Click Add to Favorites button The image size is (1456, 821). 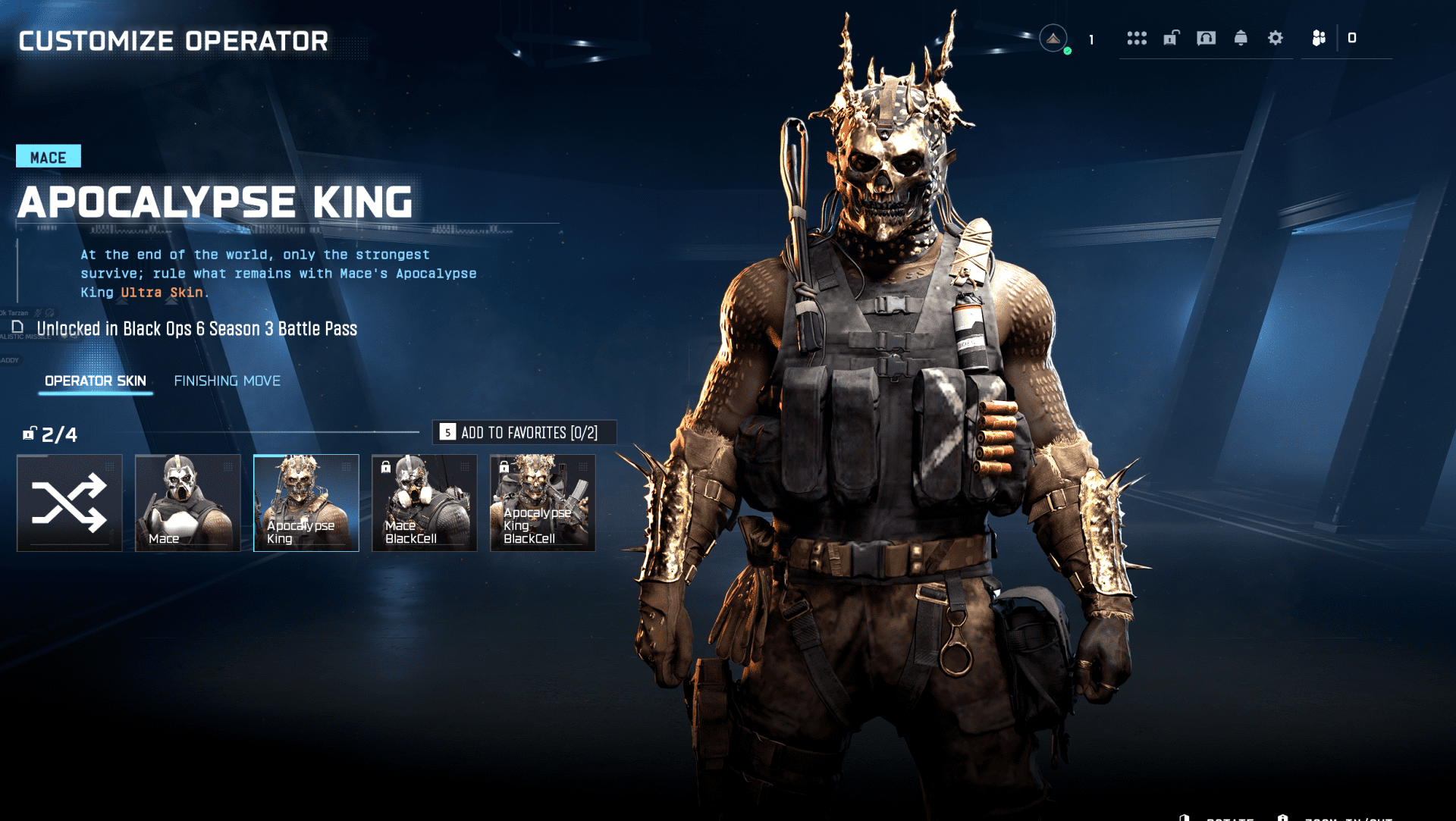(524, 432)
